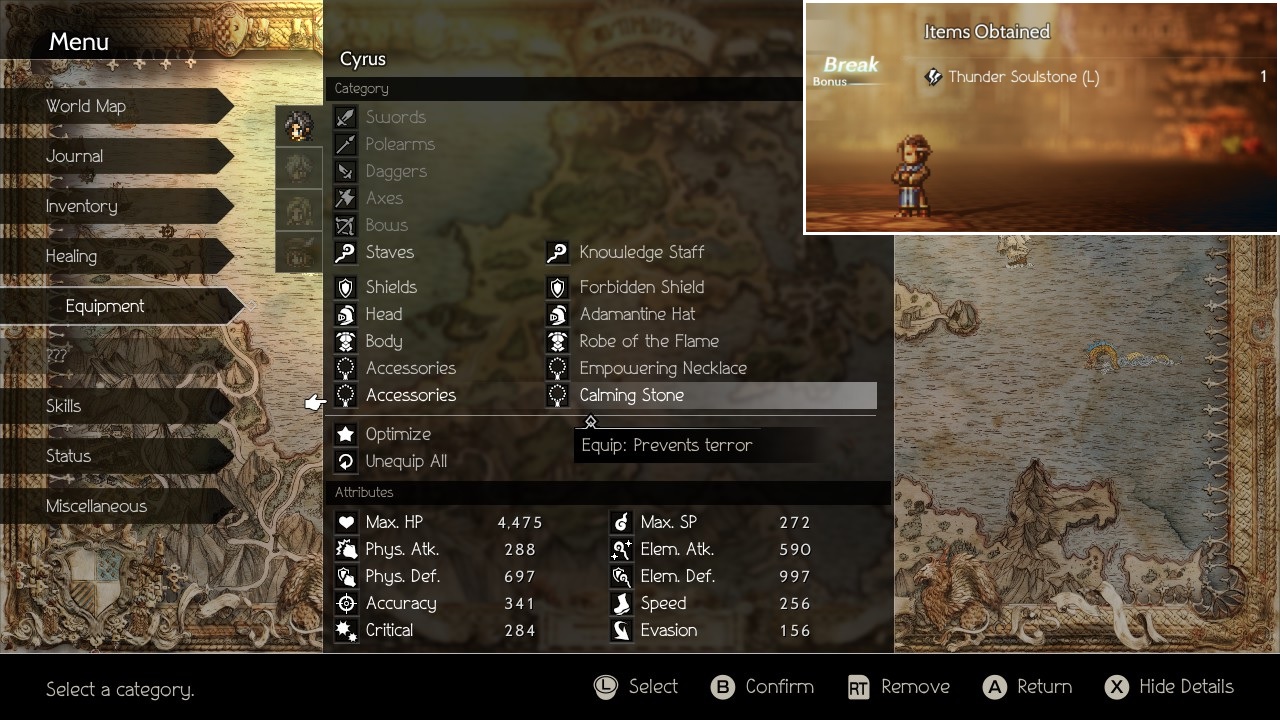
Task: Select the Forbidden Shield item
Action: 641,287
